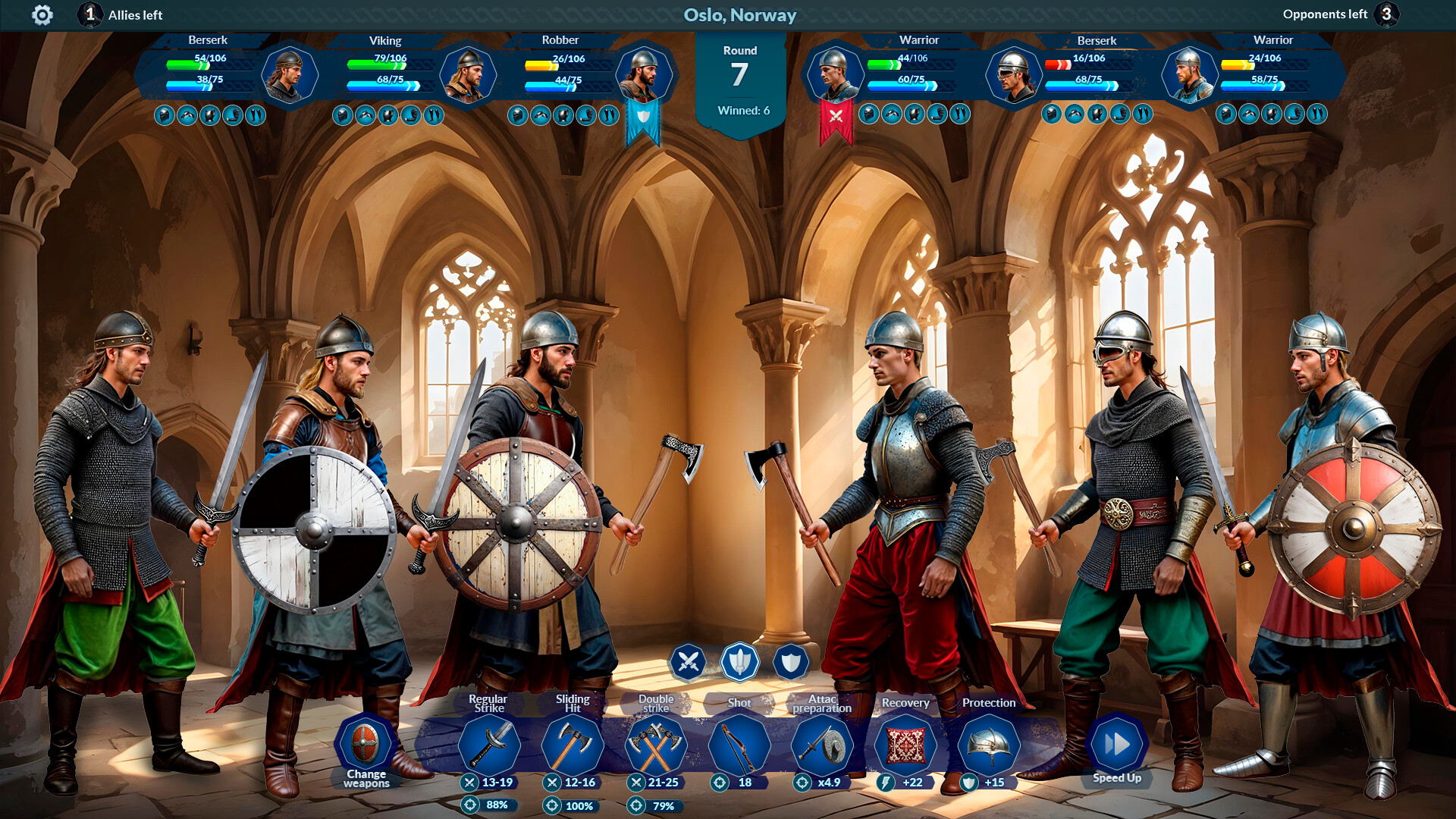Expand the Viking's equipped items row

coord(385,115)
